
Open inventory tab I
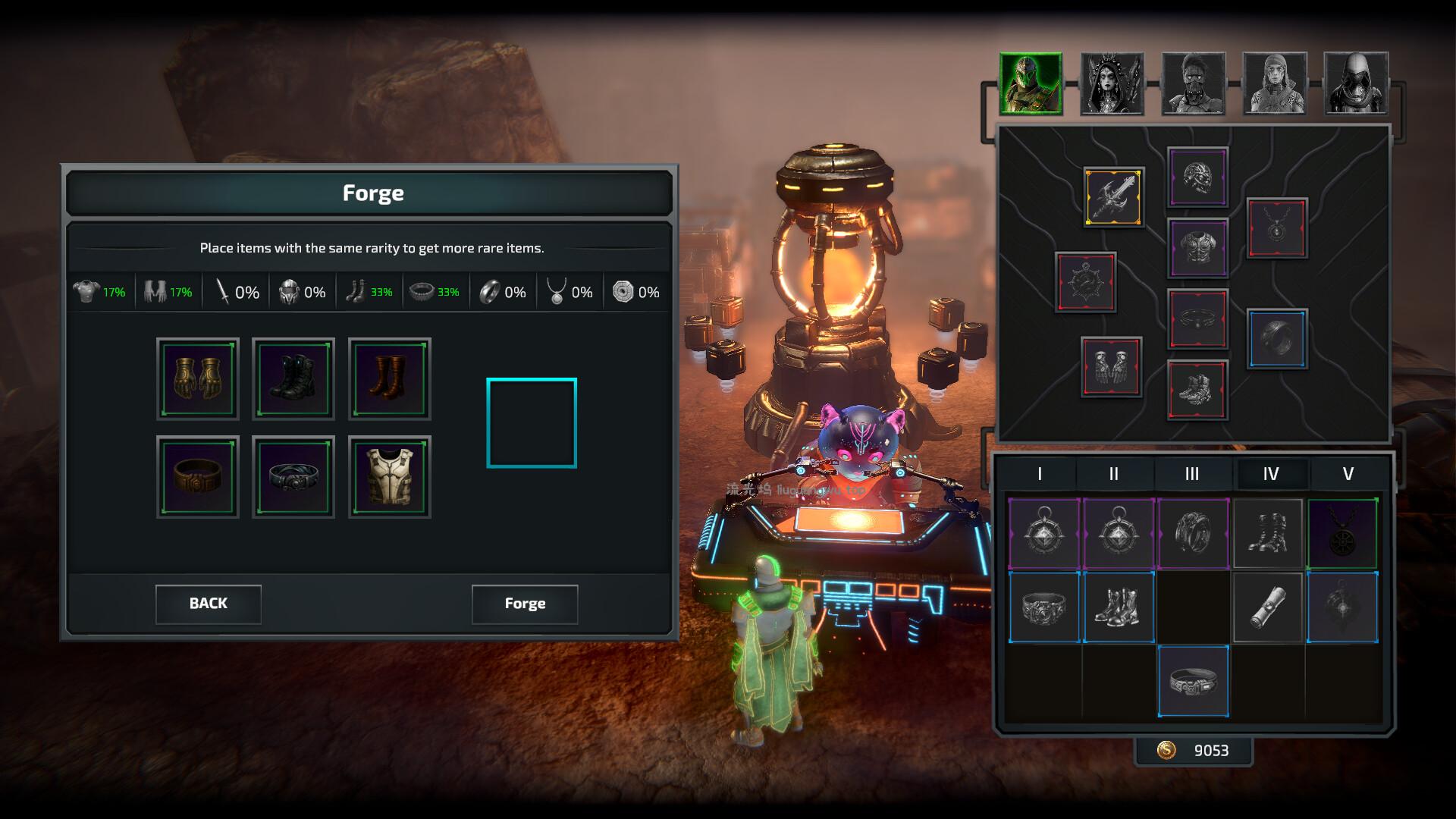(x=1040, y=474)
